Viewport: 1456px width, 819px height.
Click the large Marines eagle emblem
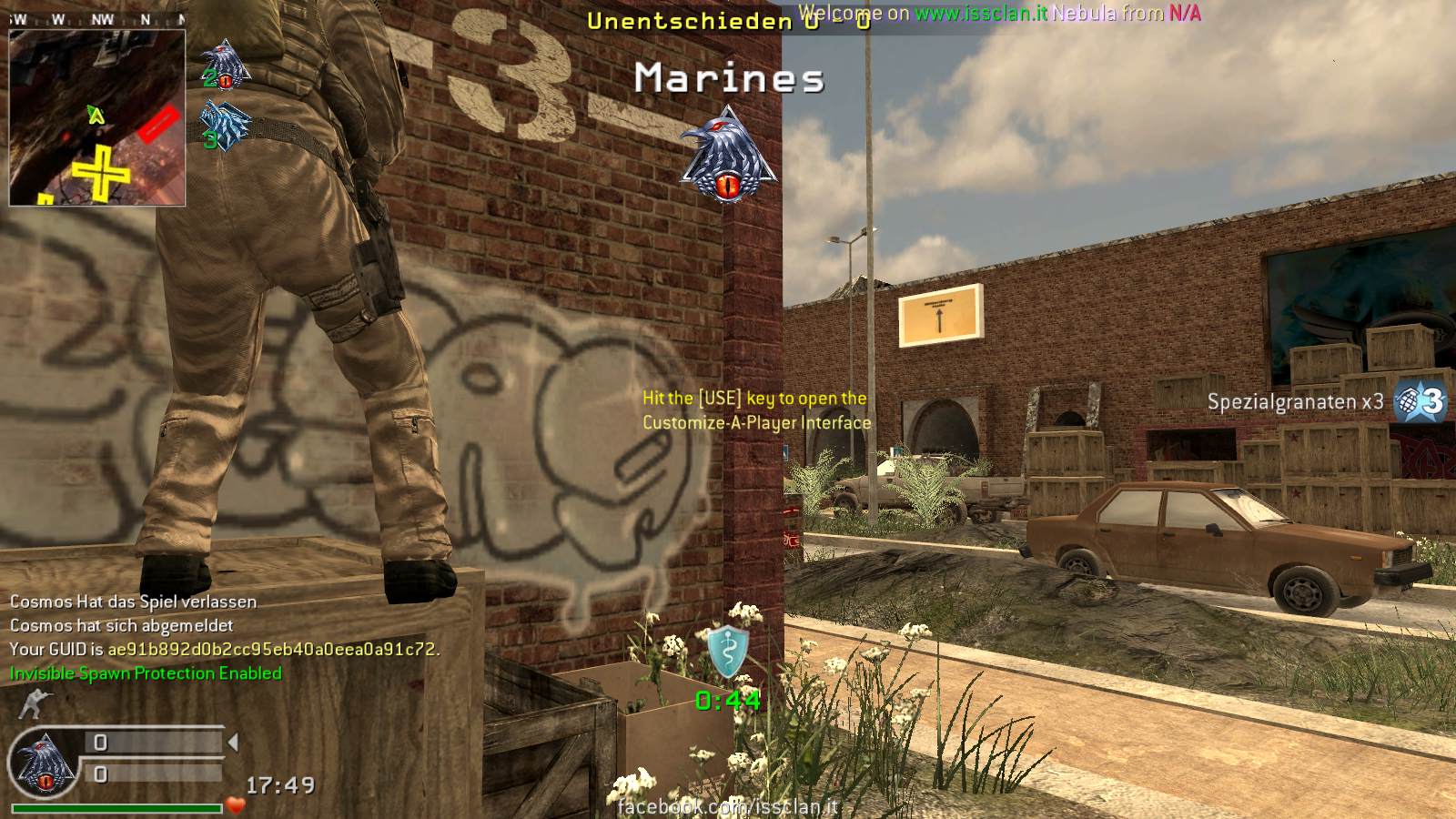tap(727, 155)
